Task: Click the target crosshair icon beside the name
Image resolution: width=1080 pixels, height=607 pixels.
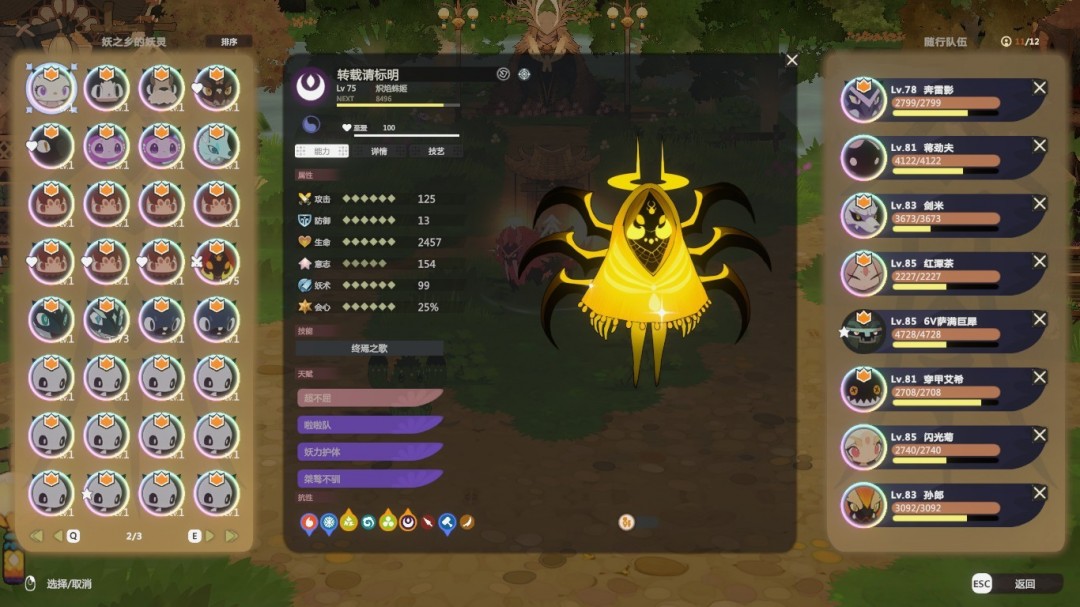Action: (524, 74)
